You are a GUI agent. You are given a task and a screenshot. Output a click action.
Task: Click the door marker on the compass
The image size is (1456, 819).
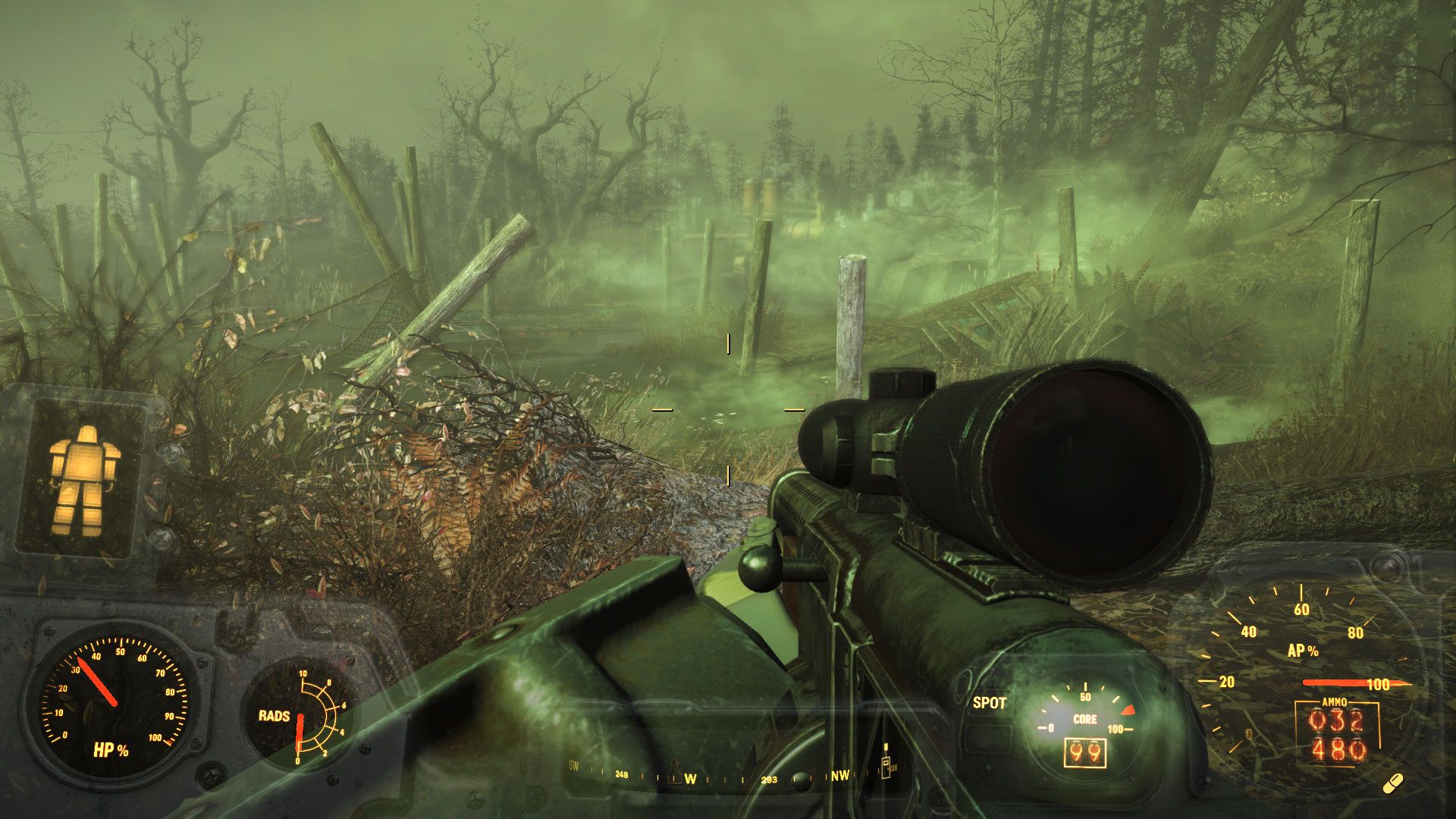(x=885, y=764)
